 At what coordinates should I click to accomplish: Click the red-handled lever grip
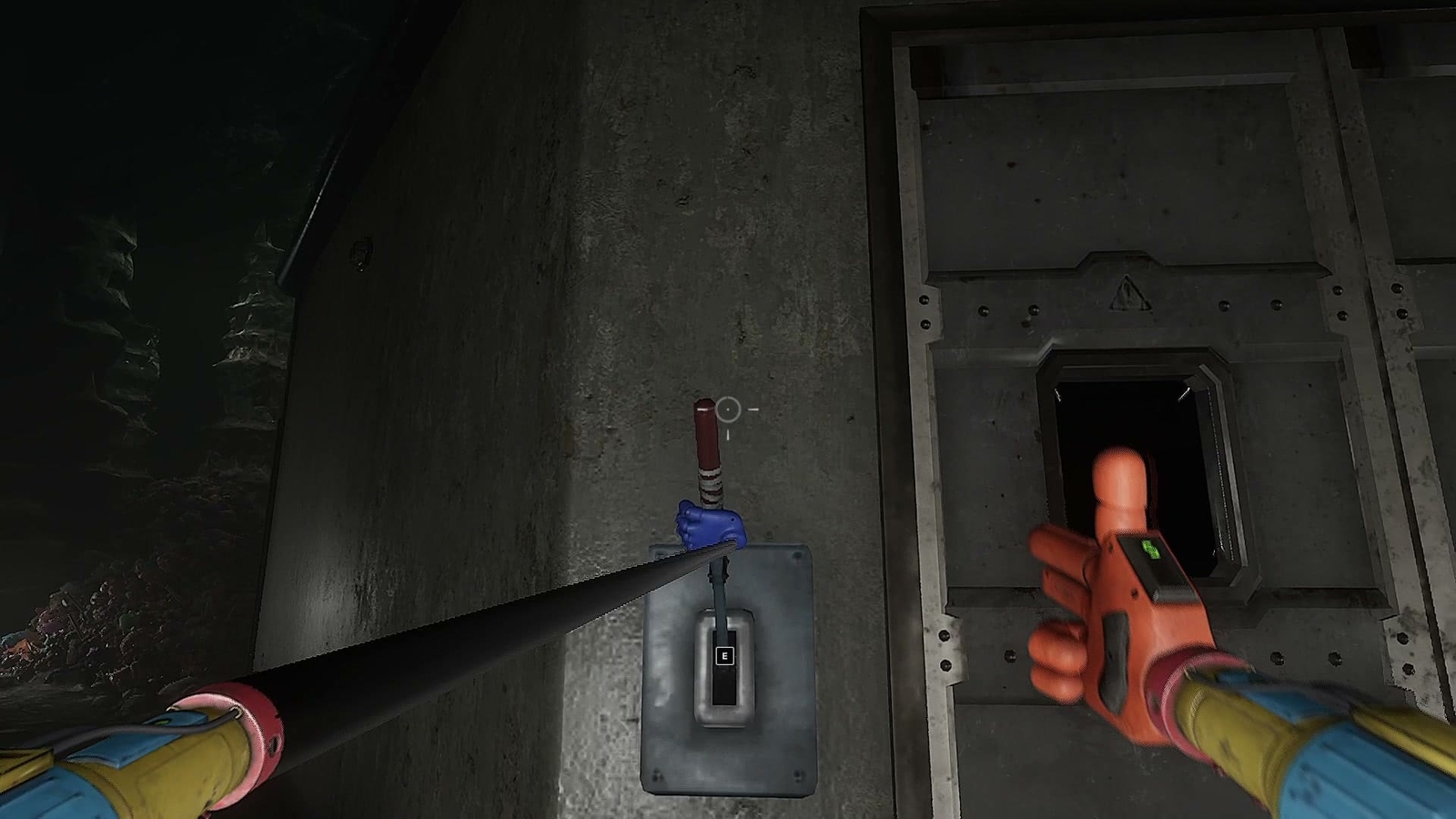pos(708,437)
